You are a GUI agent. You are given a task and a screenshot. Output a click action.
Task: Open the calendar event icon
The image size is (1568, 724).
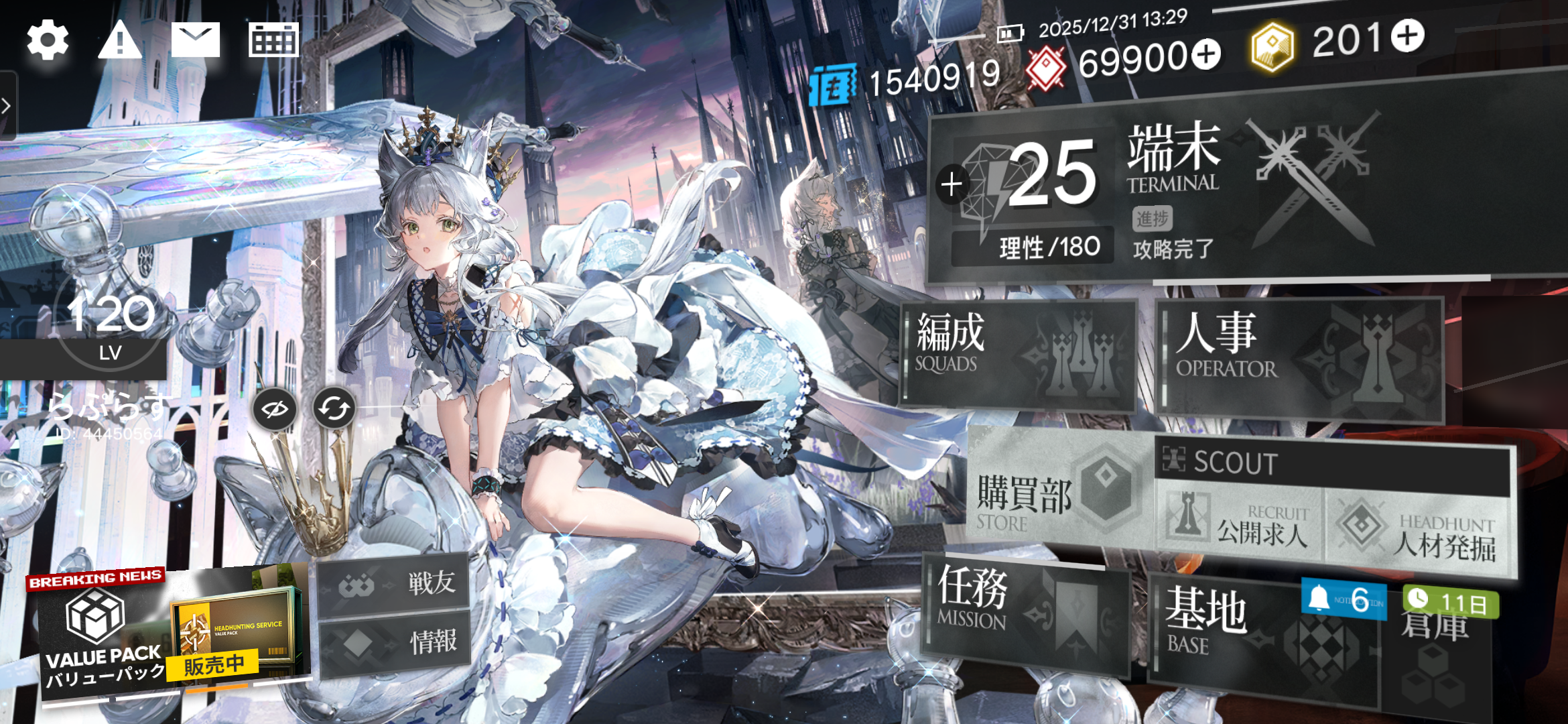273,40
